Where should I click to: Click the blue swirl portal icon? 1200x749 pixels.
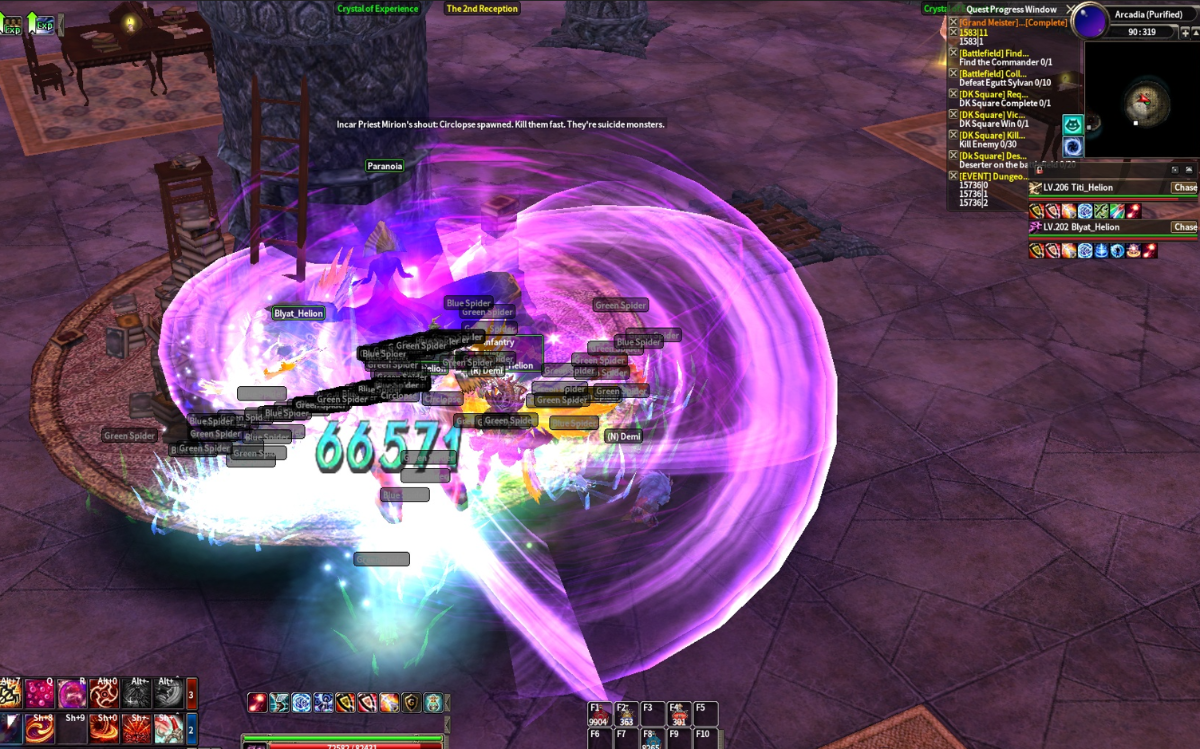click(x=1073, y=146)
